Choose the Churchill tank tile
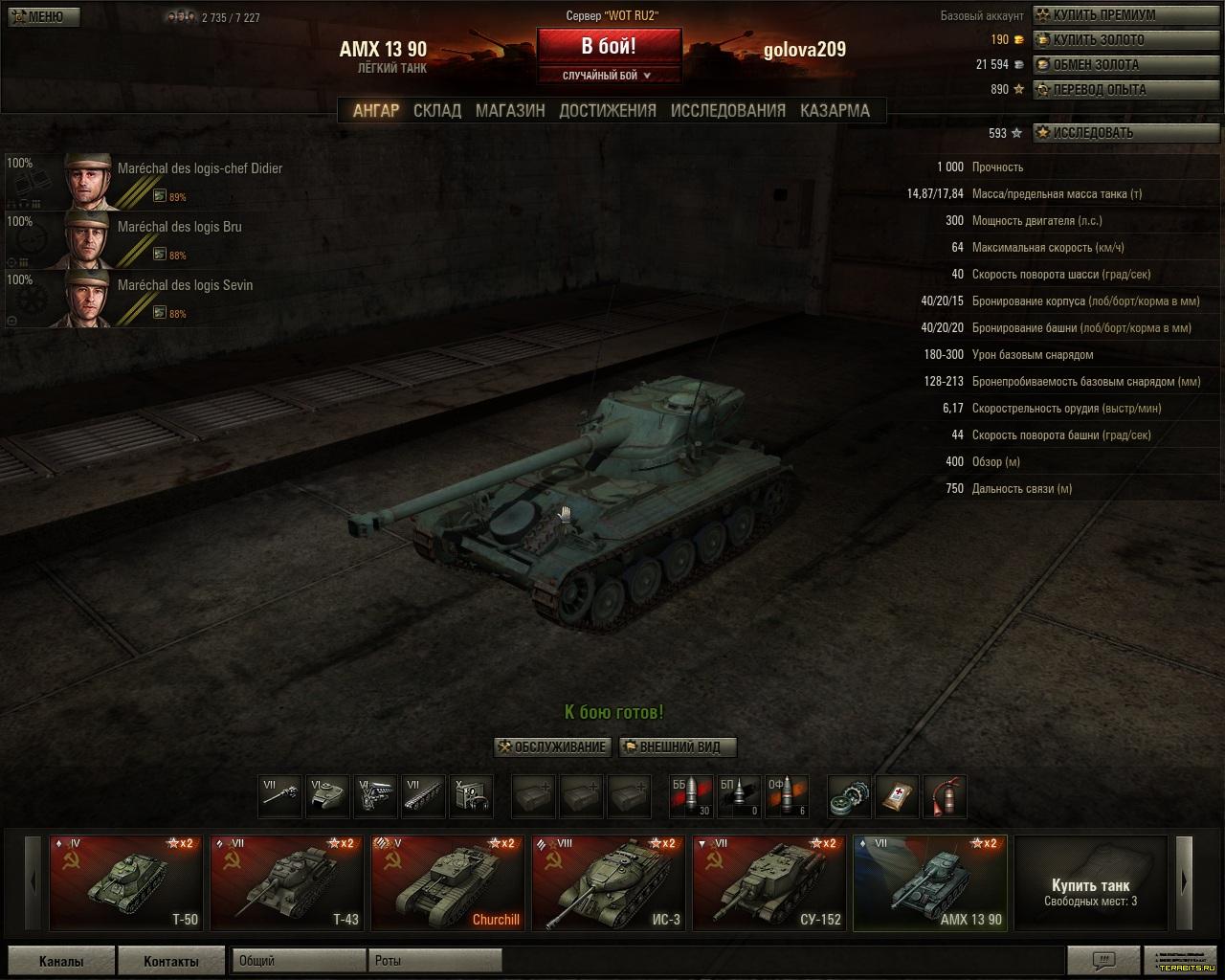The width and height of the screenshot is (1225, 980). [x=446, y=882]
